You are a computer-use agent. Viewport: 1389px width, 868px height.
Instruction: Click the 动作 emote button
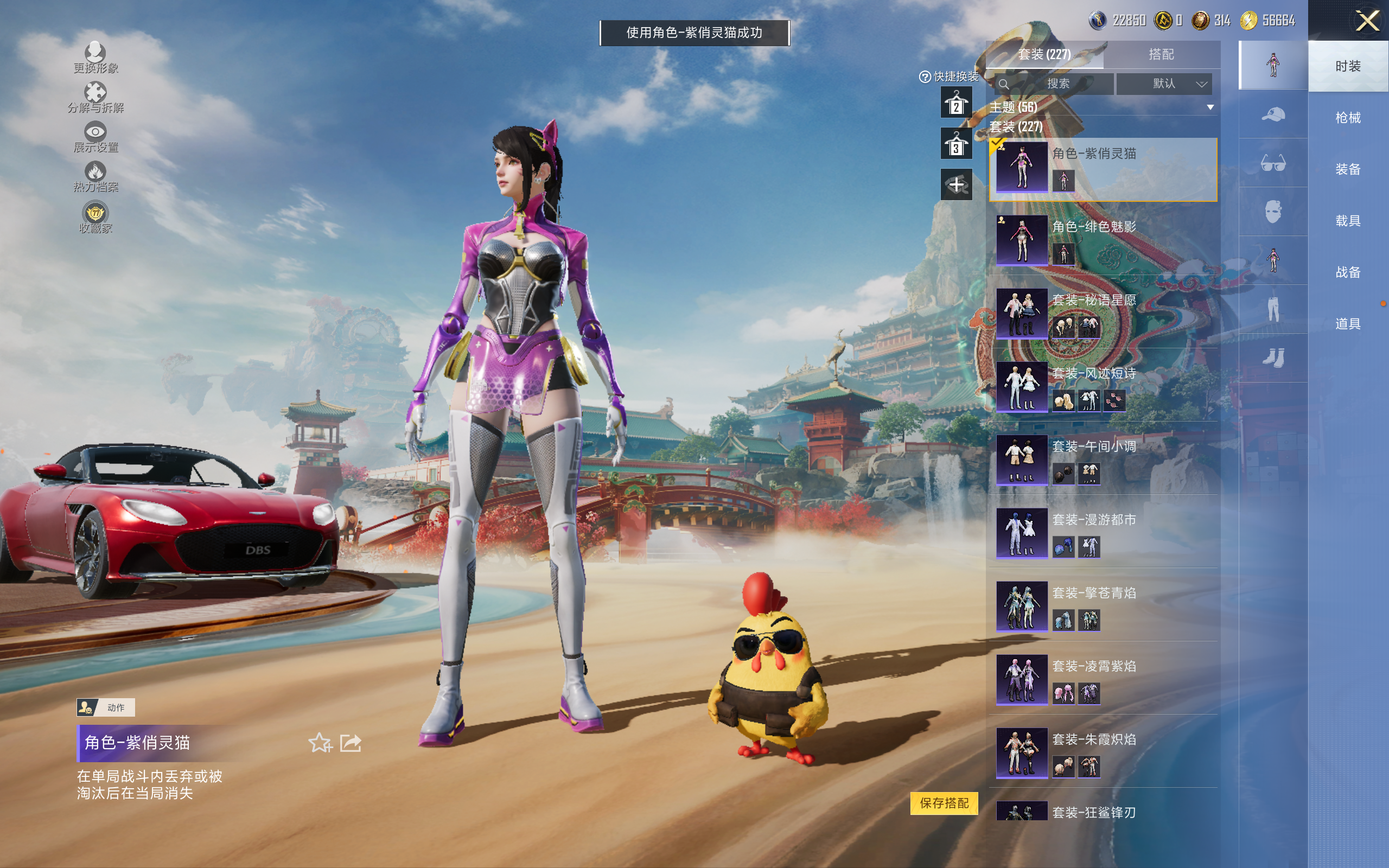click(x=106, y=707)
